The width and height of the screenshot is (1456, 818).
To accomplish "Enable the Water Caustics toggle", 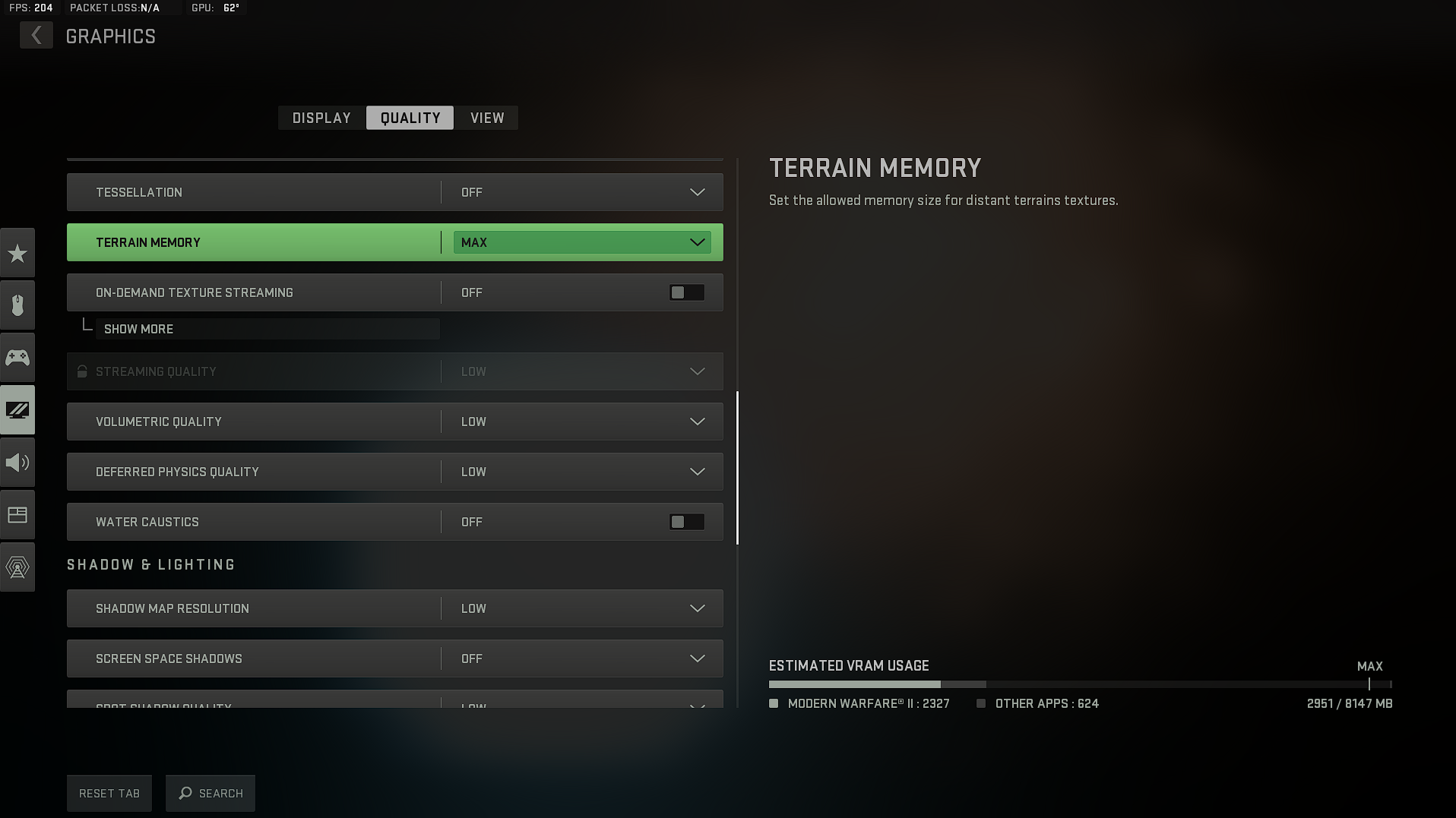I will pyautogui.click(x=686, y=522).
